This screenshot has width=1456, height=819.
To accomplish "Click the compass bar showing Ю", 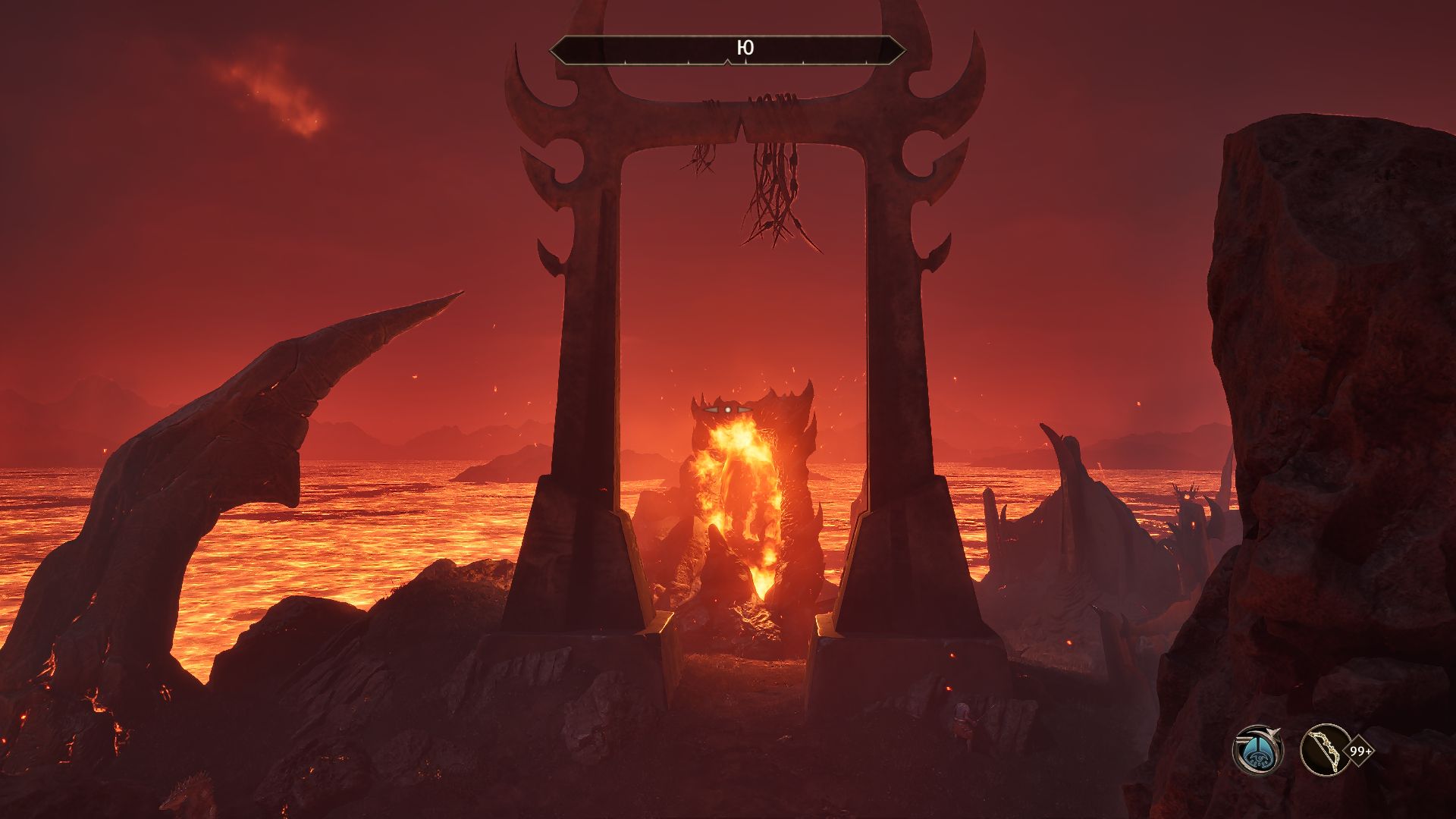I will (727, 50).
